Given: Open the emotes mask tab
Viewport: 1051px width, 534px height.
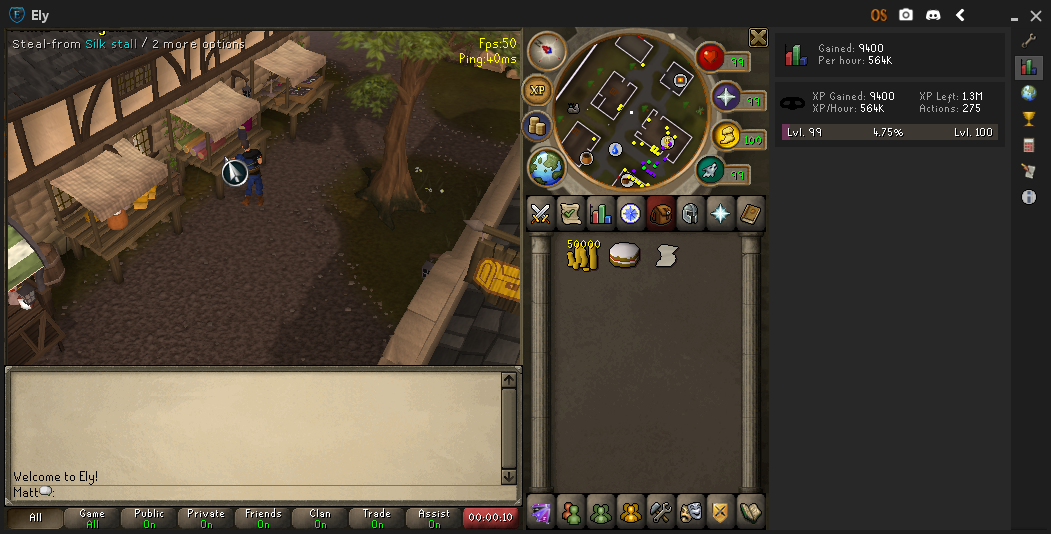Looking at the screenshot, I should 690,511.
